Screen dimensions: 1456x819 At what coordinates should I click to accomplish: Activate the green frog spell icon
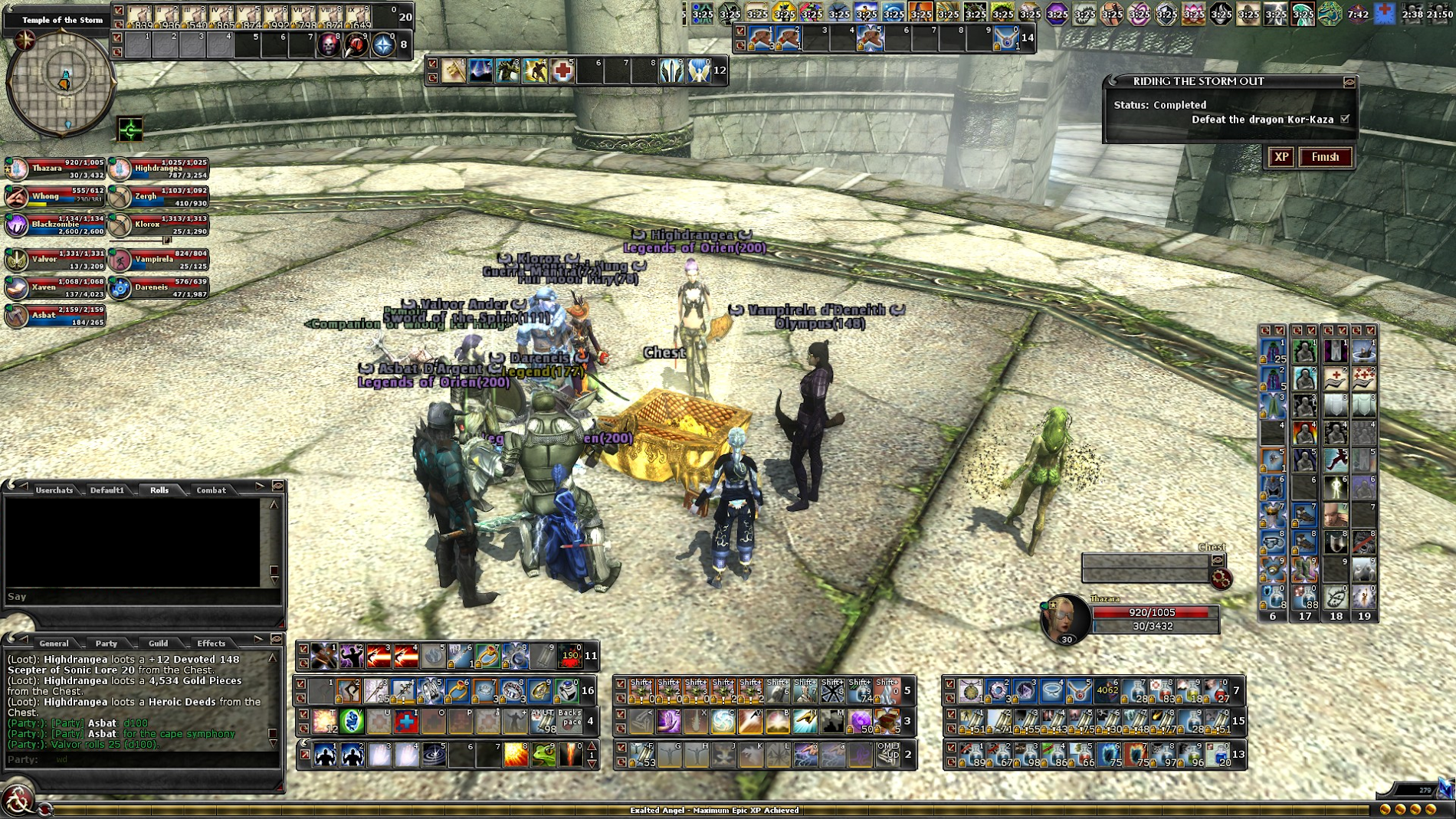pos(543,755)
